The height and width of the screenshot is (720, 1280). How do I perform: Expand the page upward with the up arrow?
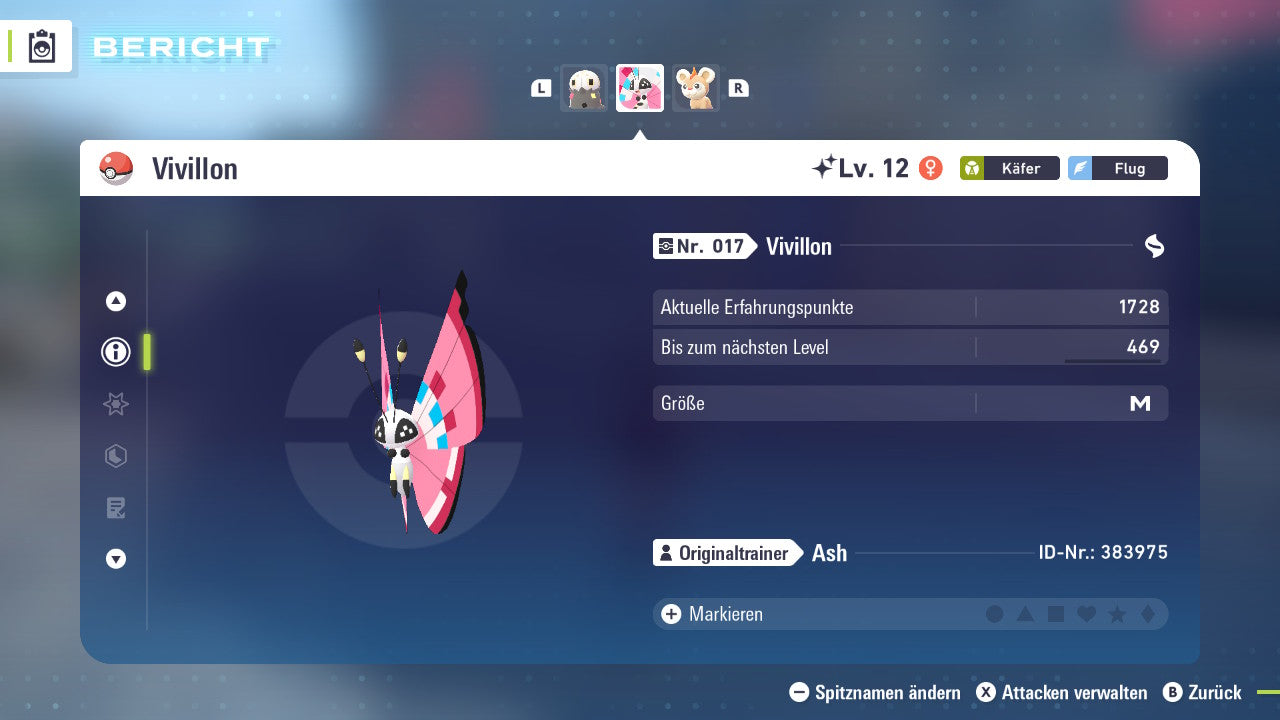tap(115, 300)
